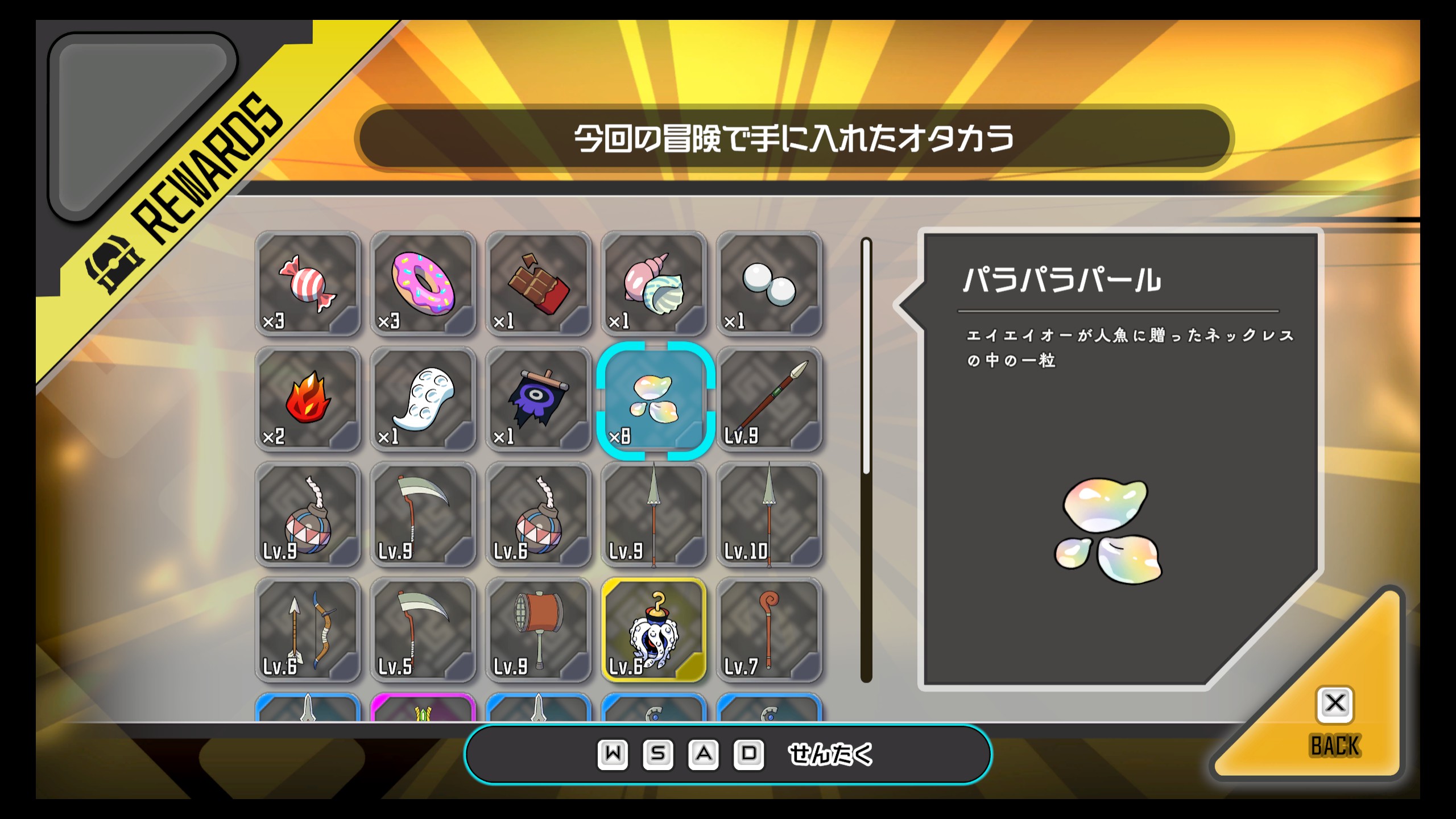This screenshot has width=1456, height=819.
Task: Select the Lv.5 scythe slot
Action: point(423,630)
